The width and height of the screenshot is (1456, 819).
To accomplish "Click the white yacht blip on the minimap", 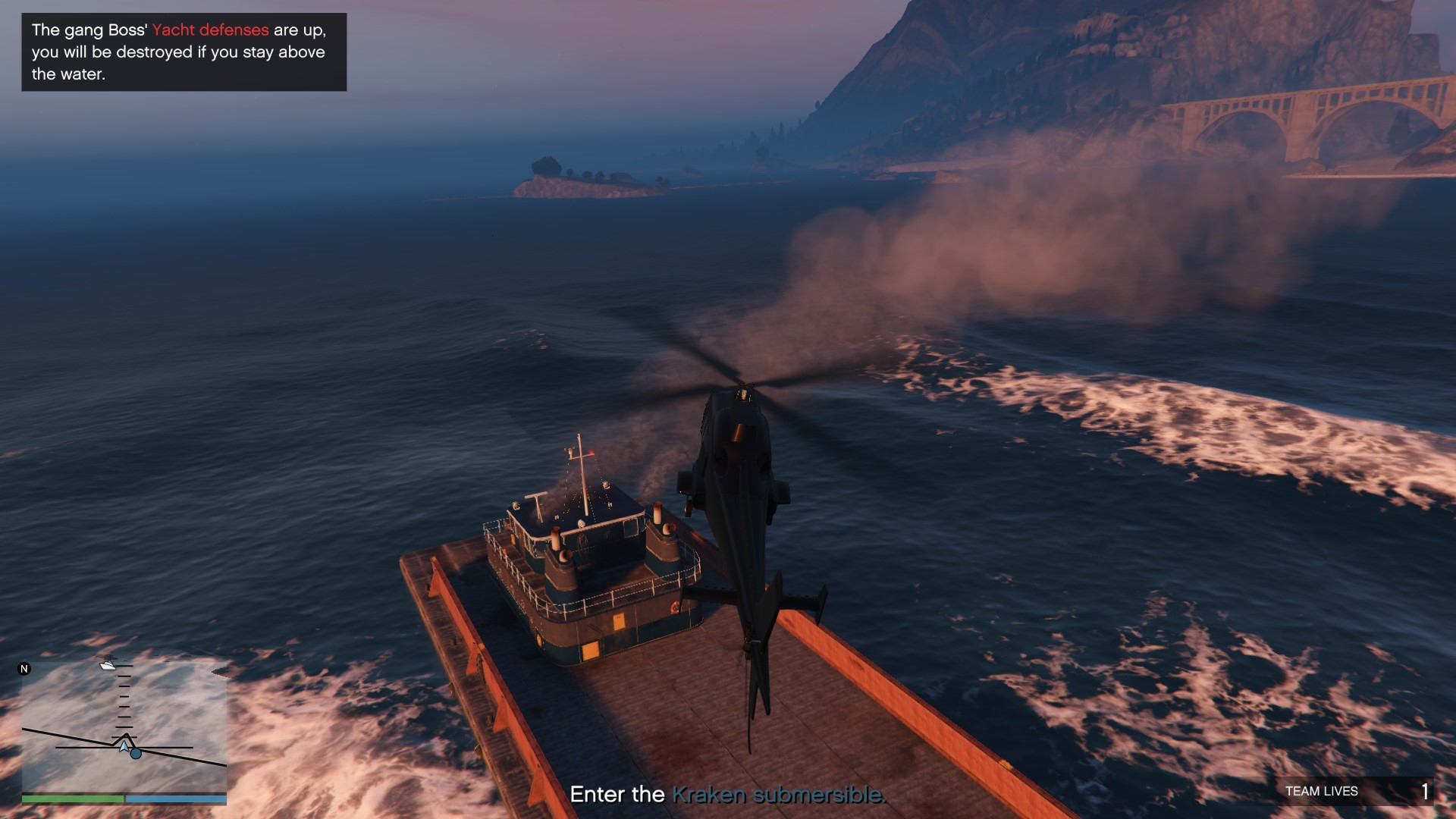I will click(x=108, y=666).
